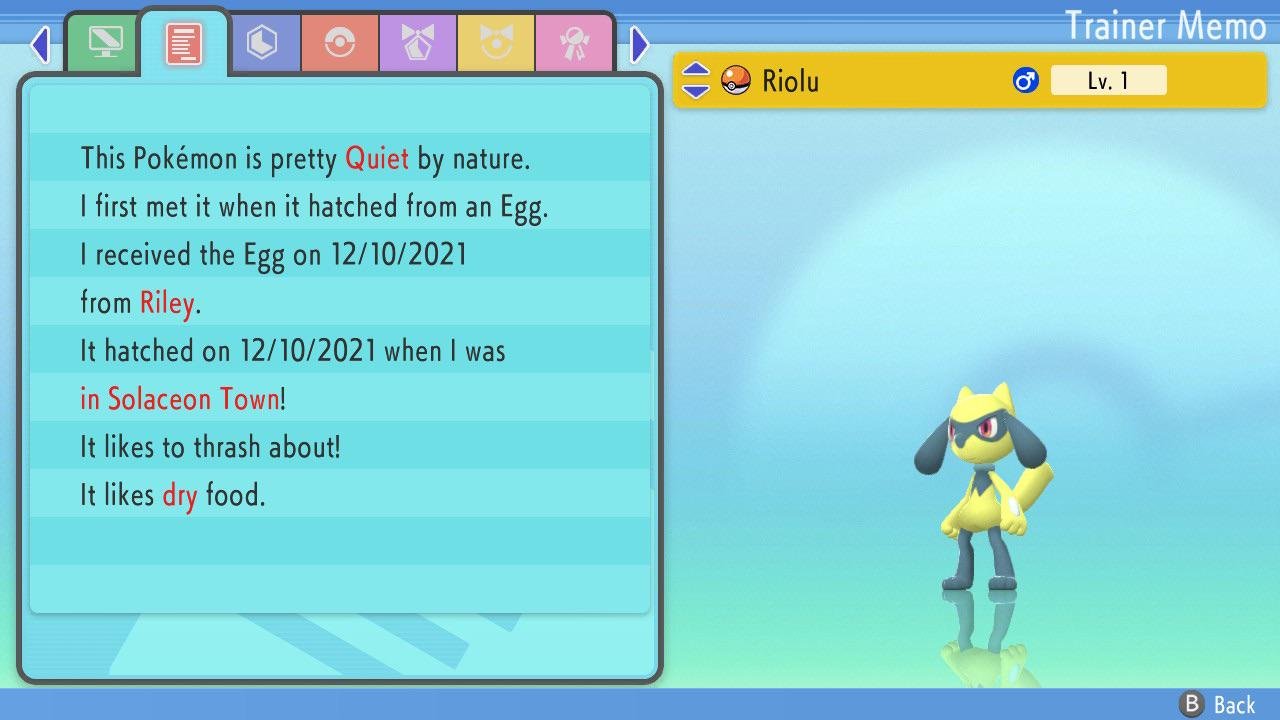Click the male gender symbol for Riolu
Screen dimensions: 1280x720
point(1025,80)
